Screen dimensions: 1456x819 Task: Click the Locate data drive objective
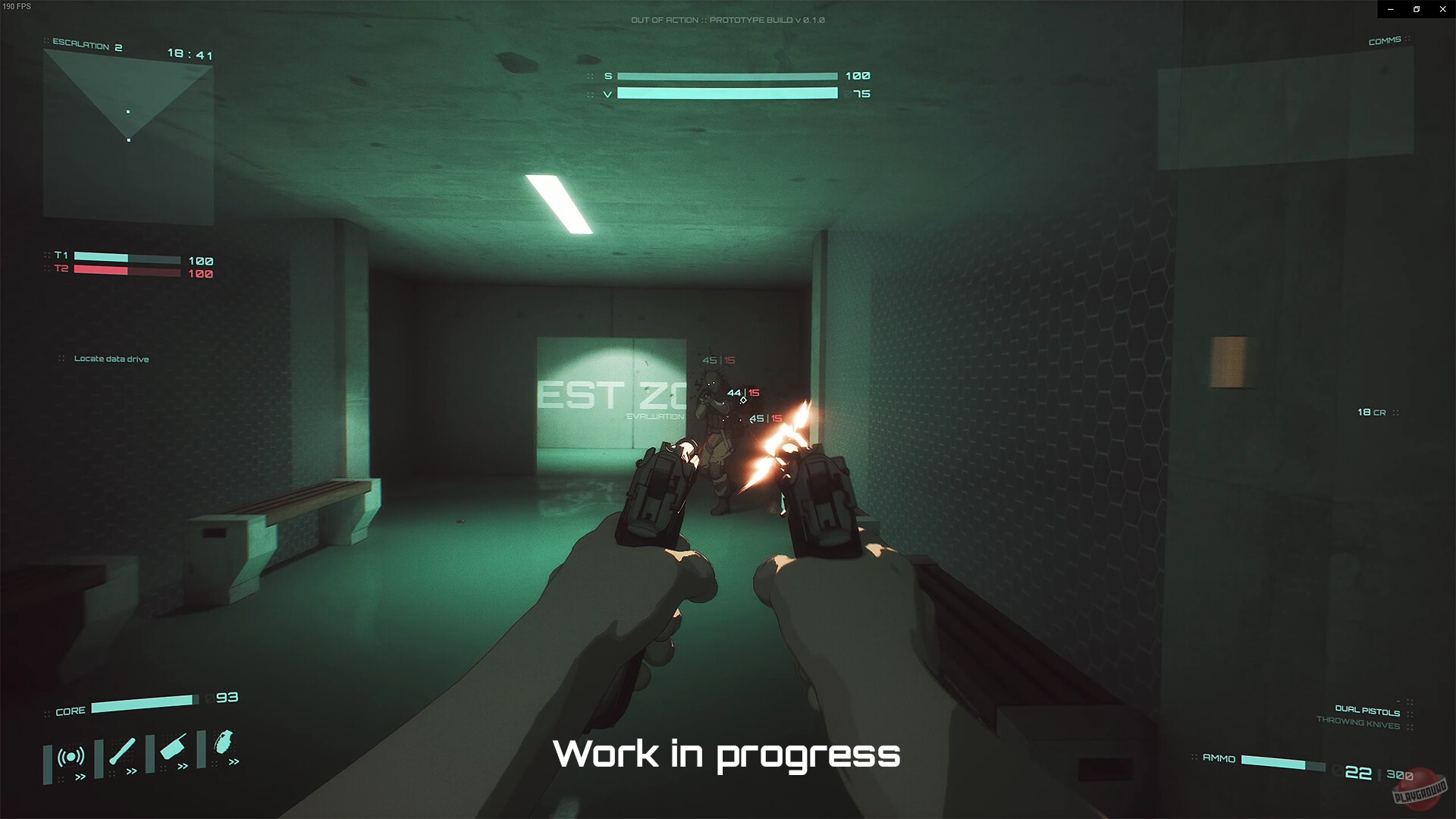tap(111, 359)
